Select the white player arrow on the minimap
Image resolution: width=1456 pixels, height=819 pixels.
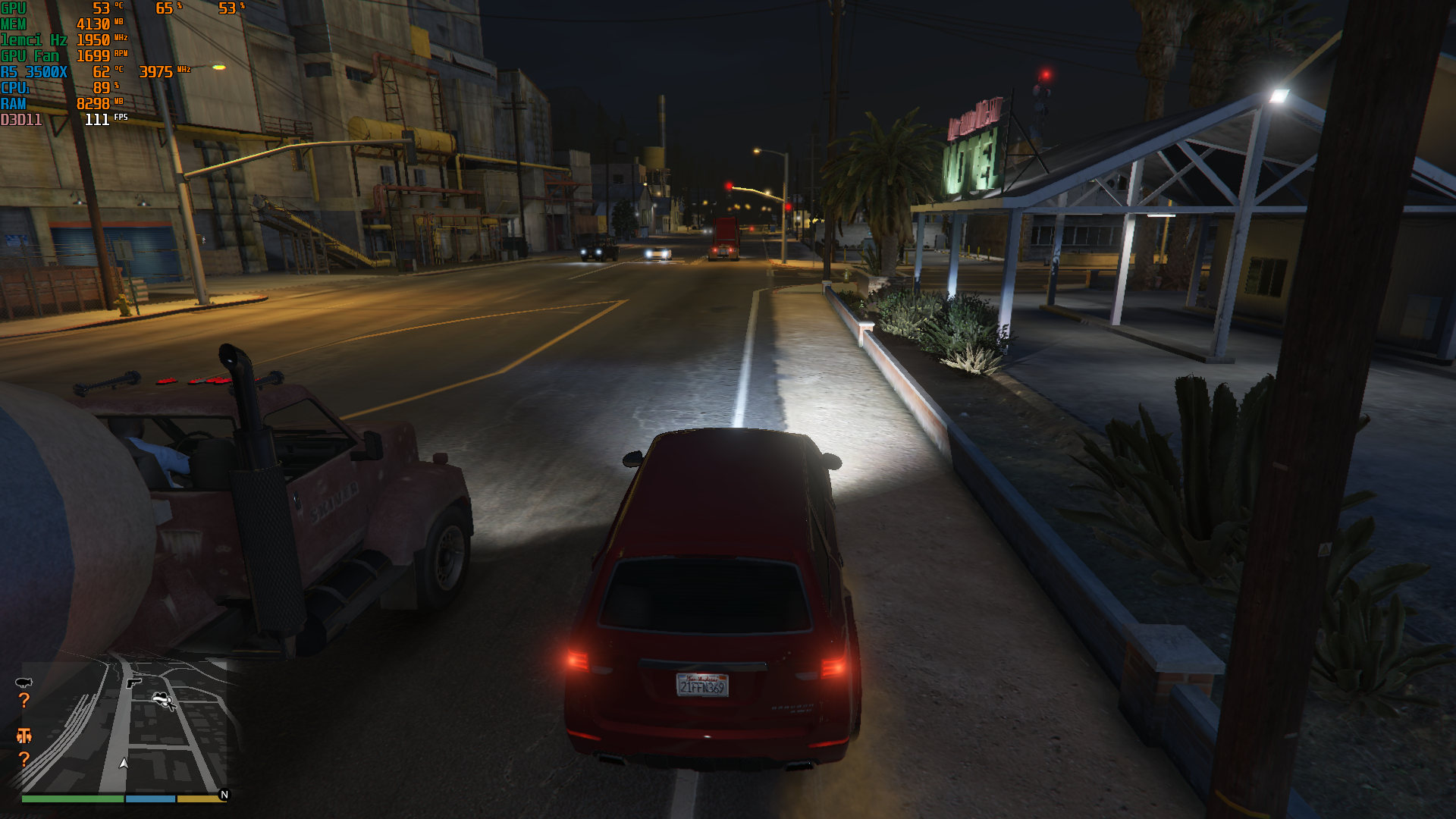coord(124,764)
